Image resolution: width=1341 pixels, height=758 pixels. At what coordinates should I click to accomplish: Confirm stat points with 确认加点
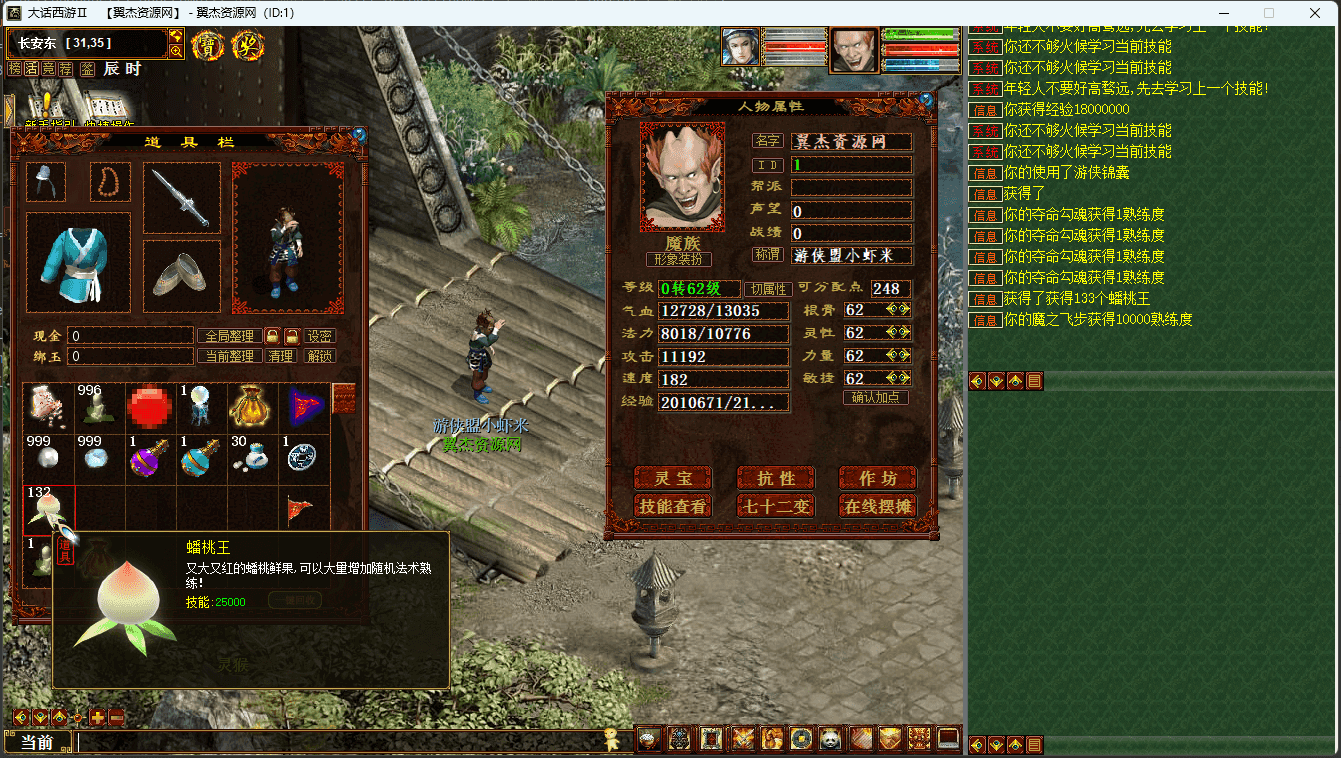pos(876,397)
